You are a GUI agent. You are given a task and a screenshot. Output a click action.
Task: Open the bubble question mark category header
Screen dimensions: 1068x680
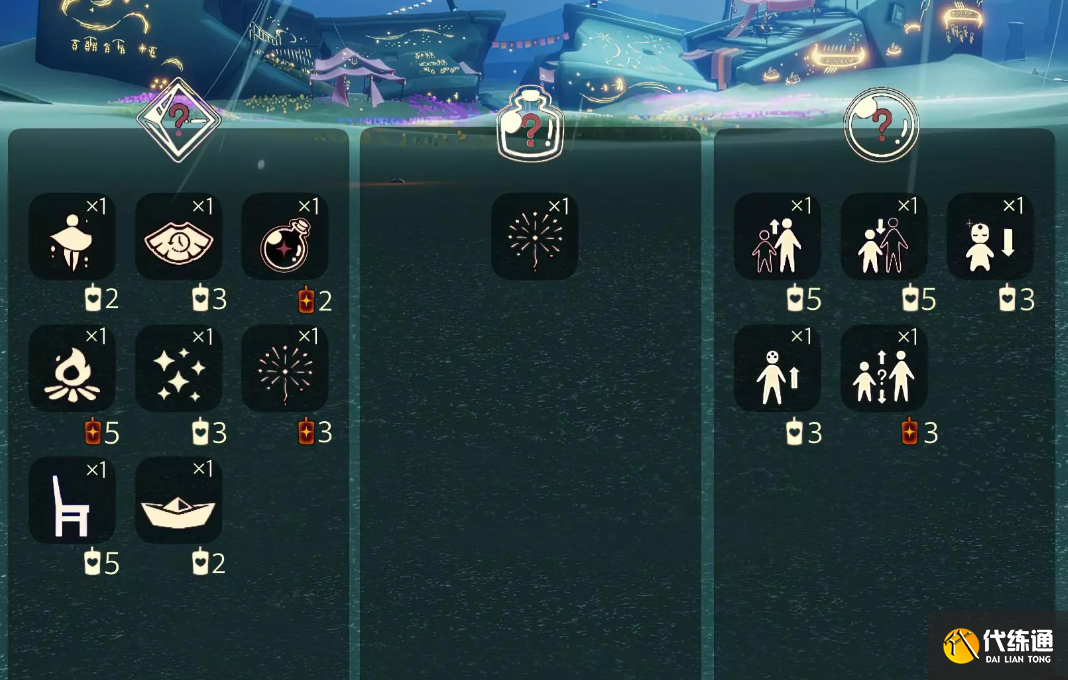[x=881, y=125]
